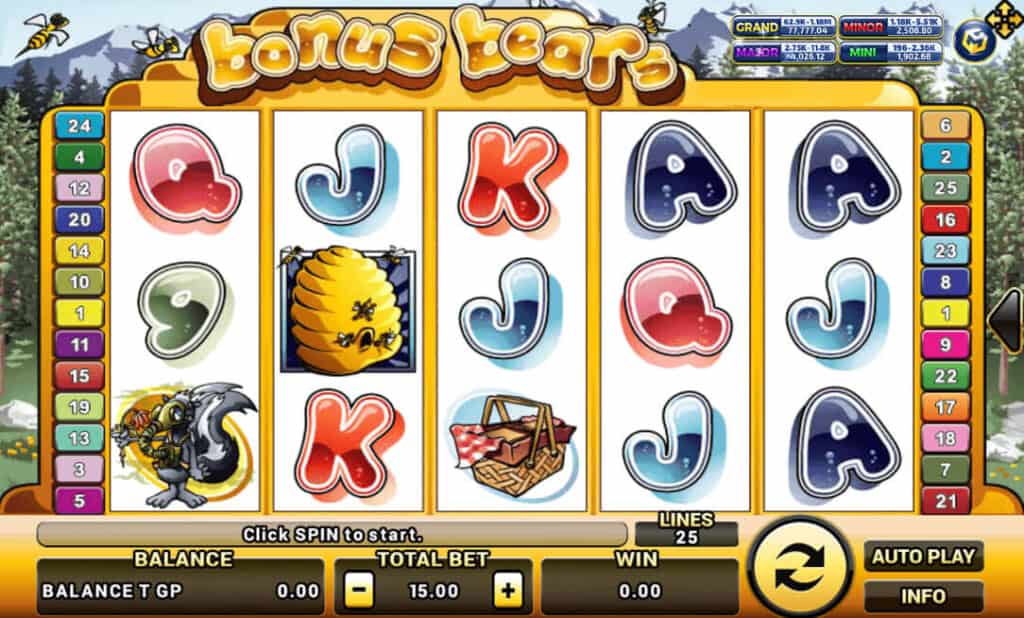The height and width of the screenshot is (618, 1024).
Task: Show the INFO paytable
Action: [923, 597]
